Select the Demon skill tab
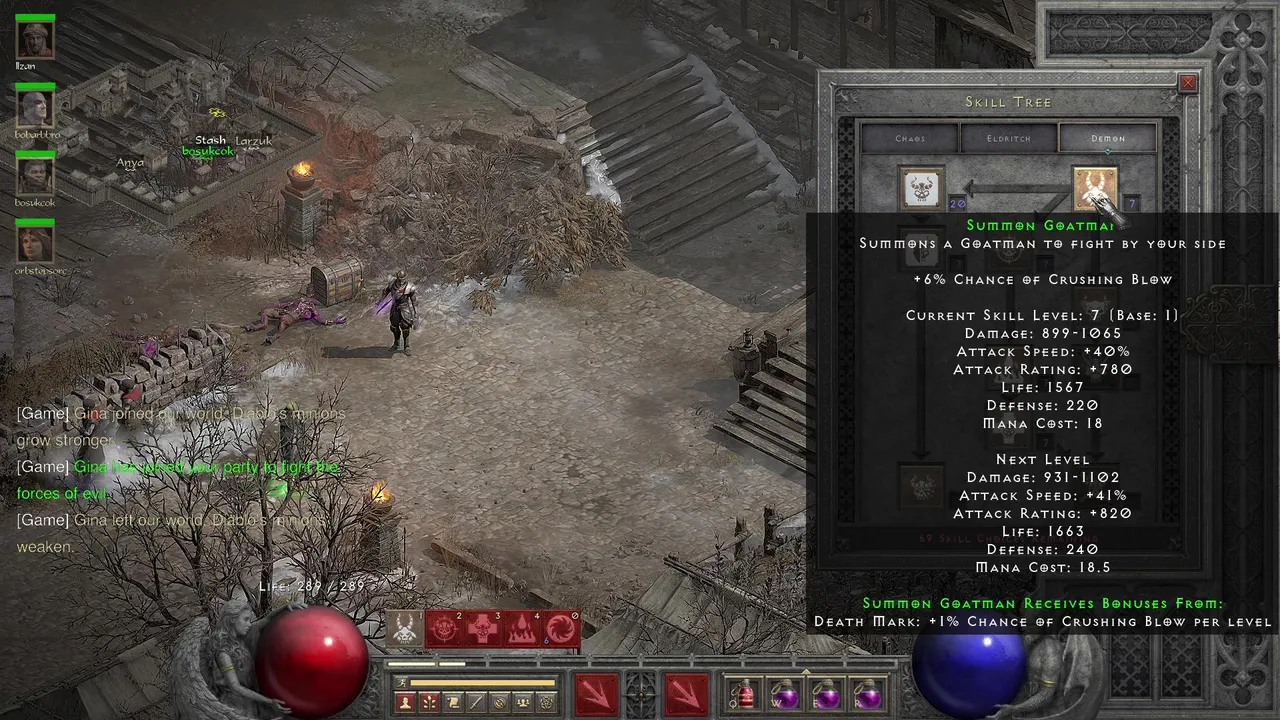Screen dimensions: 1280x720 pyautogui.click(x=1107, y=138)
